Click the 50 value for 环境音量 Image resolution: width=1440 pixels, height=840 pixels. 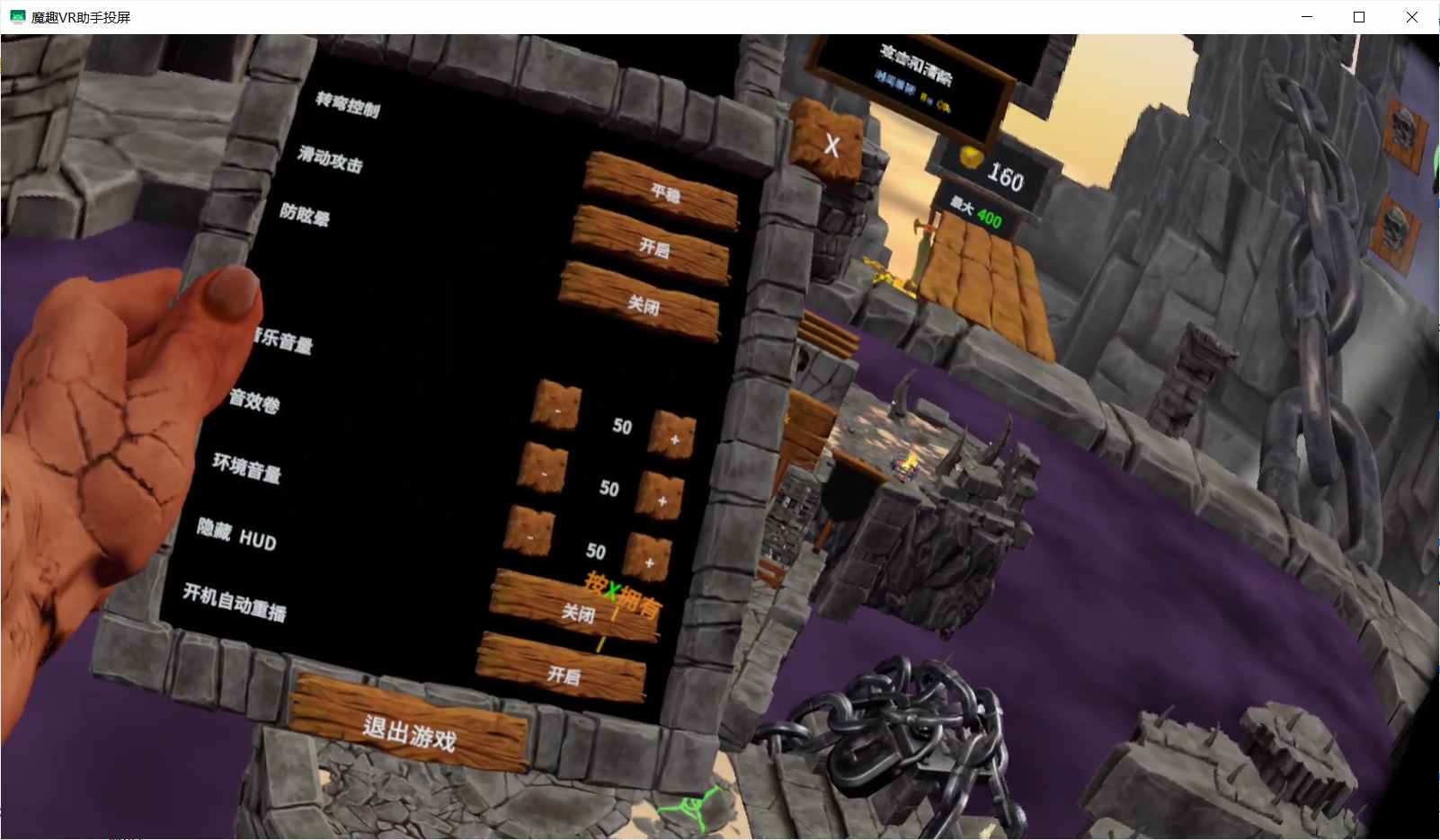pyautogui.click(x=596, y=551)
